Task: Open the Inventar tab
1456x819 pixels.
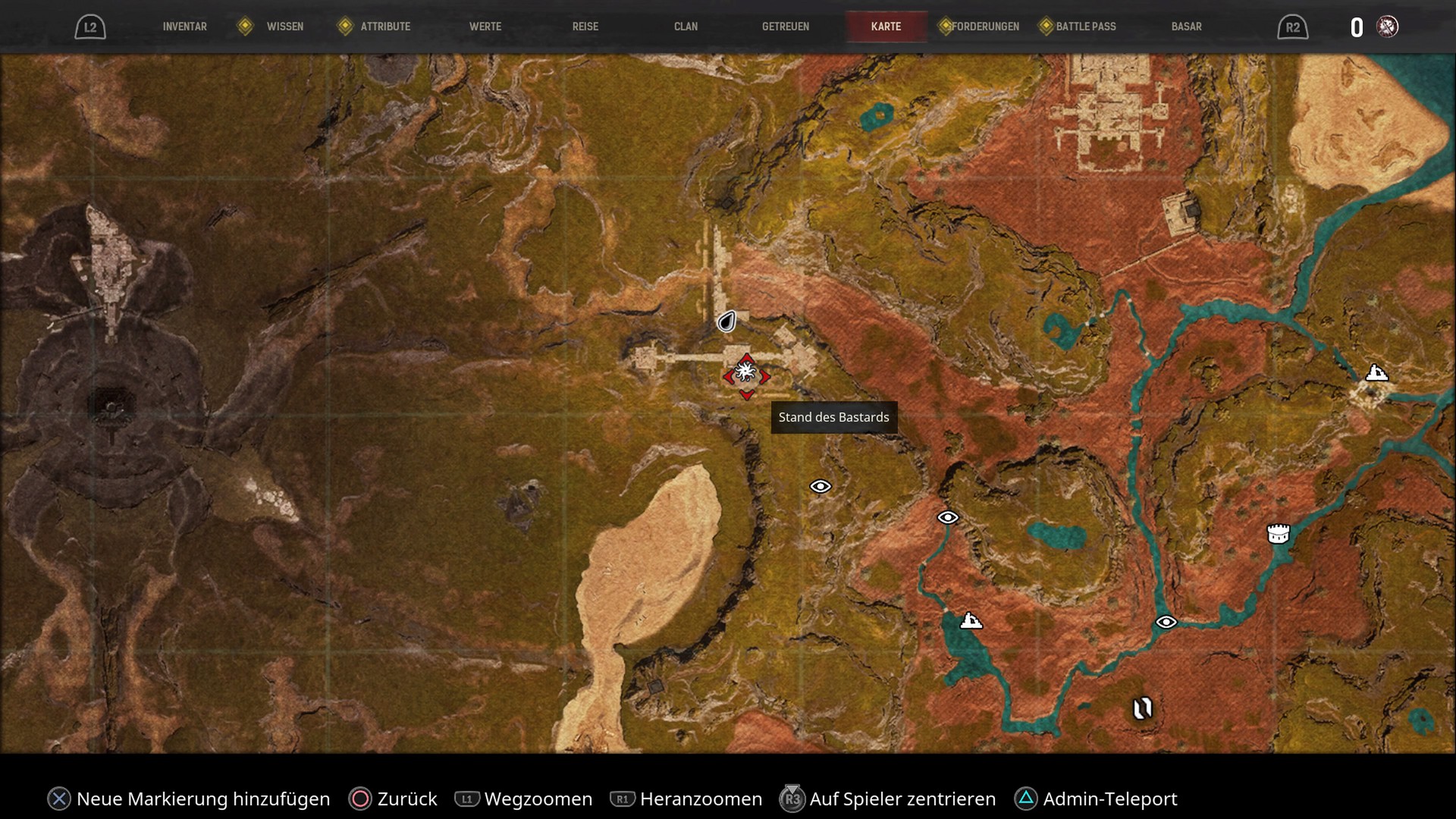Action: (x=184, y=27)
